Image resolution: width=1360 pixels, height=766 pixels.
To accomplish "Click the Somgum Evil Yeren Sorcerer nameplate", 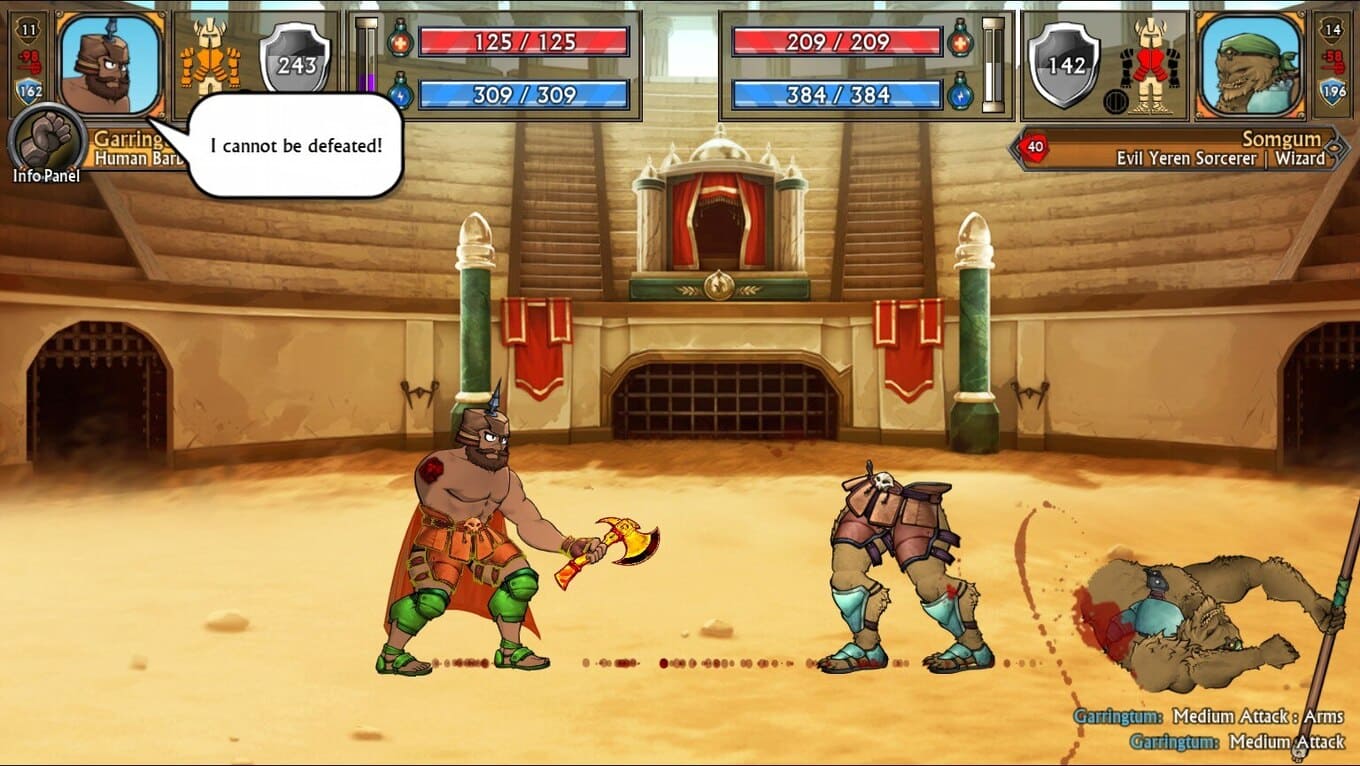I will tap(1180, 149).
